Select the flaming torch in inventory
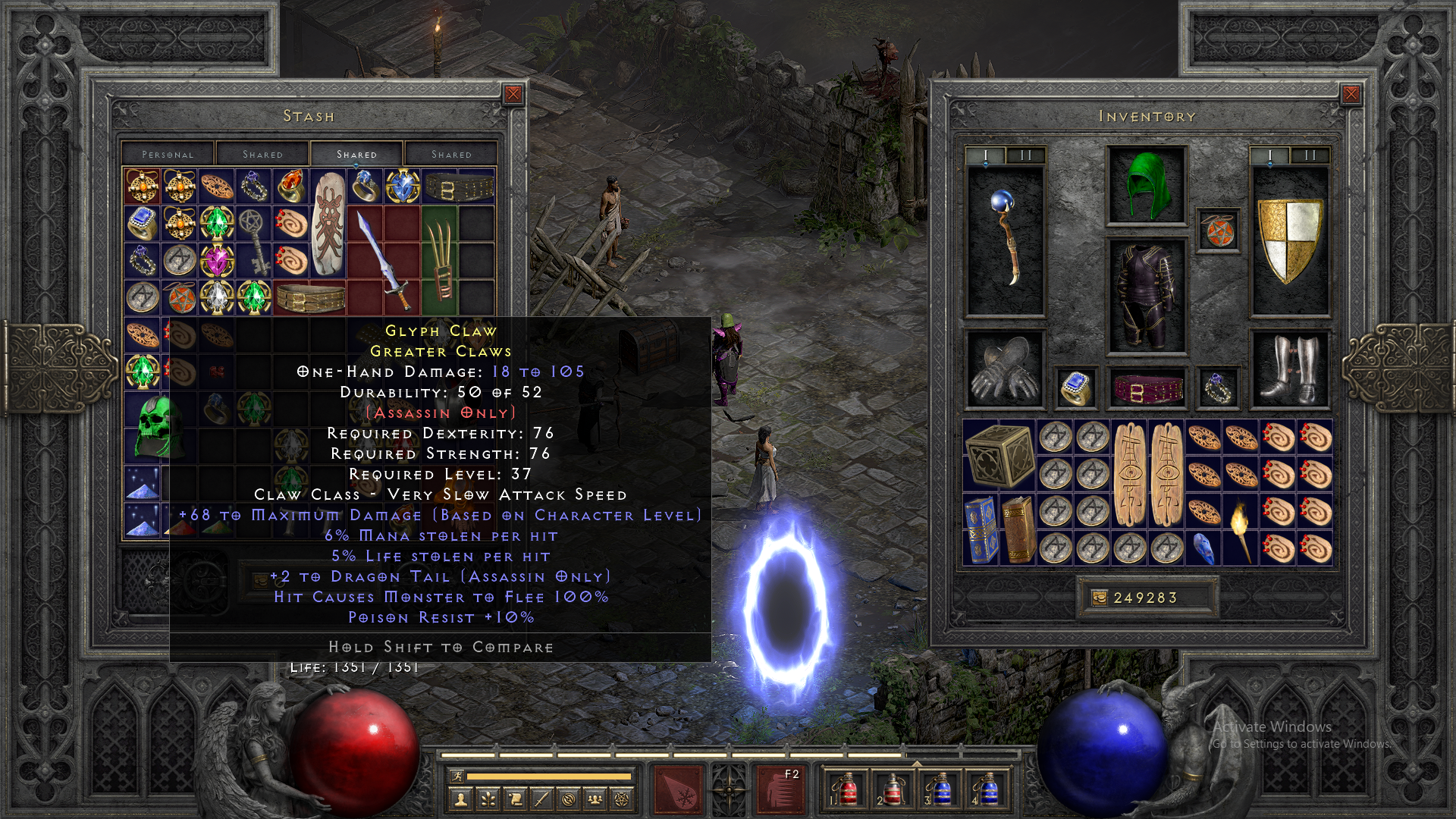Screen dimensions: 1456x819 [x=1241, y=528]
